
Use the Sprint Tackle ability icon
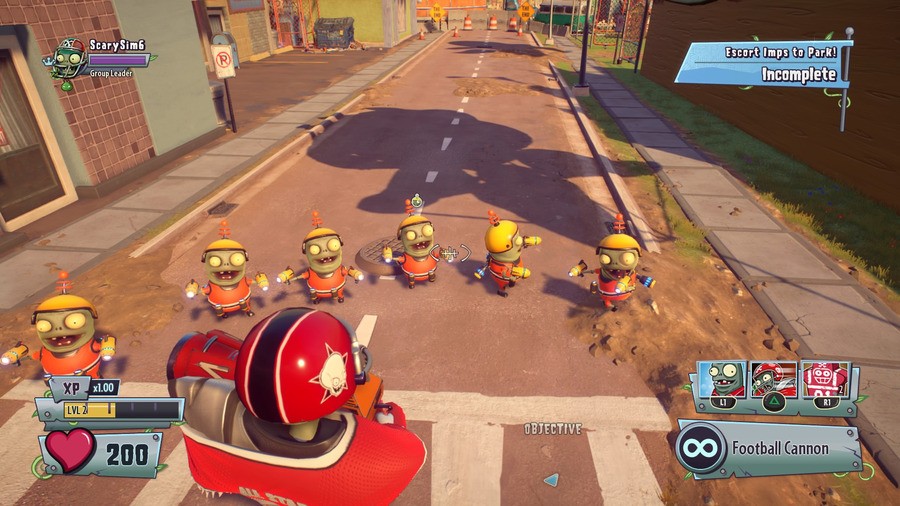(x=773, y=380)
